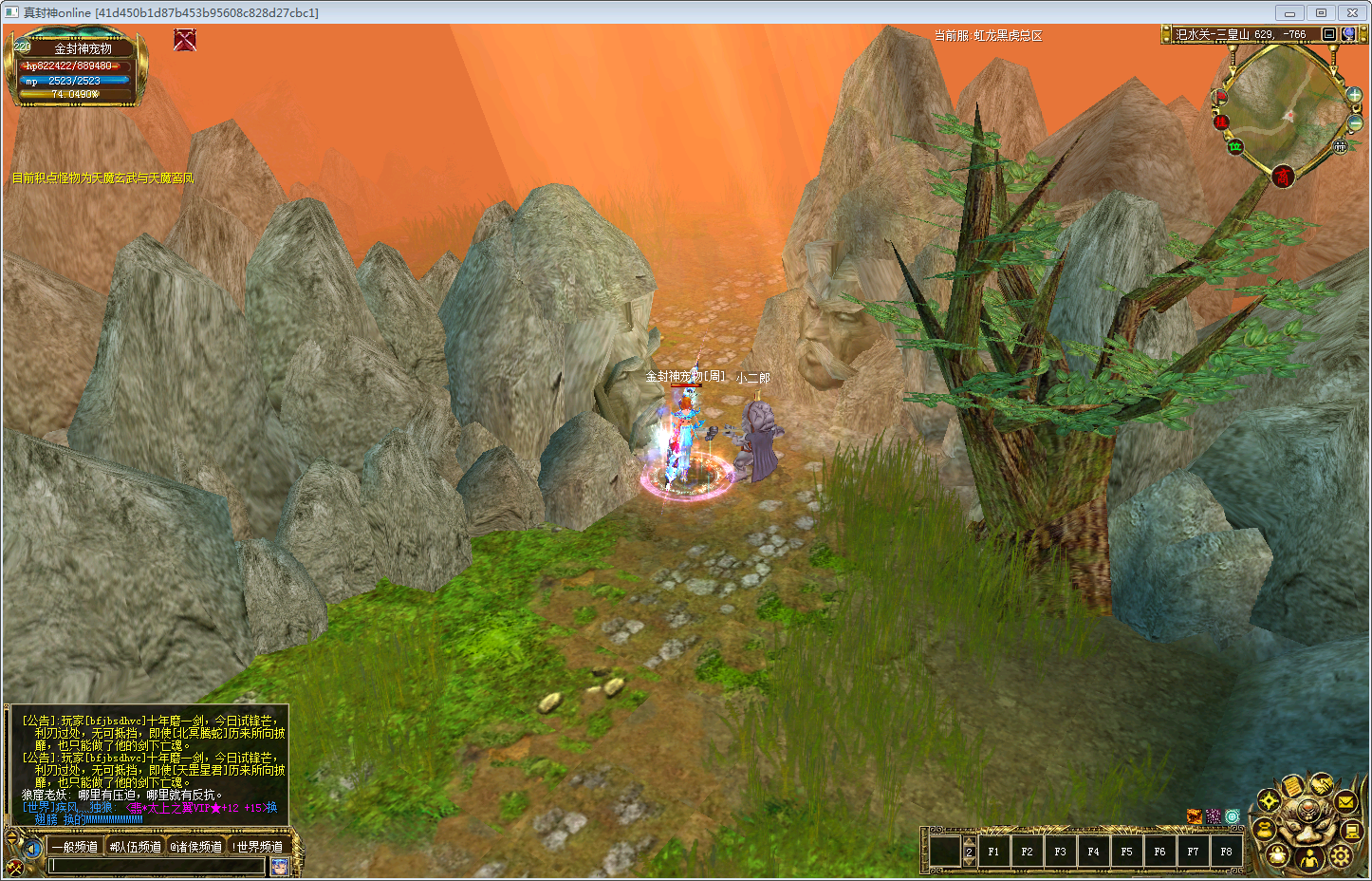Click the green 位 button on the minimap

[1235, 146]
